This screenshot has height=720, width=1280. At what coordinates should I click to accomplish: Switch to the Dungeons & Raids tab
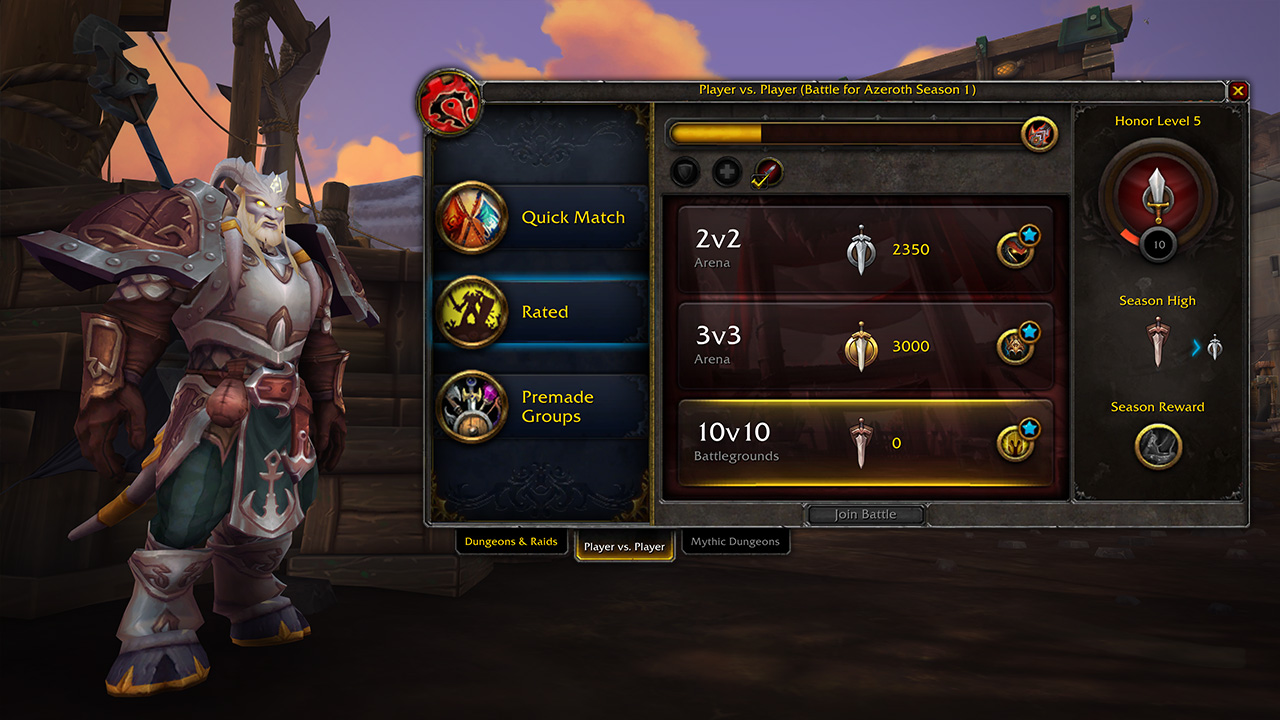[x=512, y=541]
